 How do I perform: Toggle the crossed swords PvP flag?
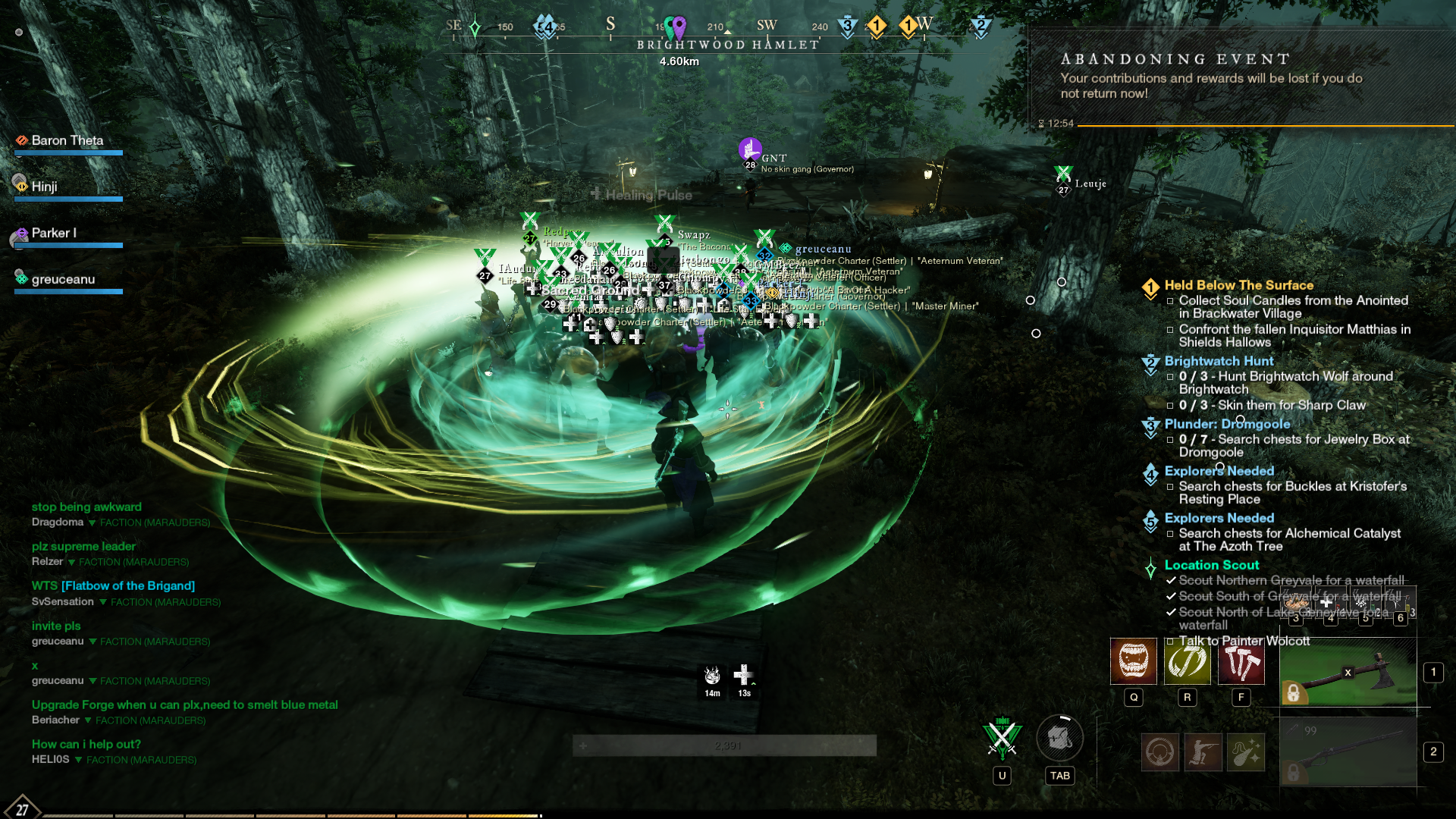coord(1002,738)
